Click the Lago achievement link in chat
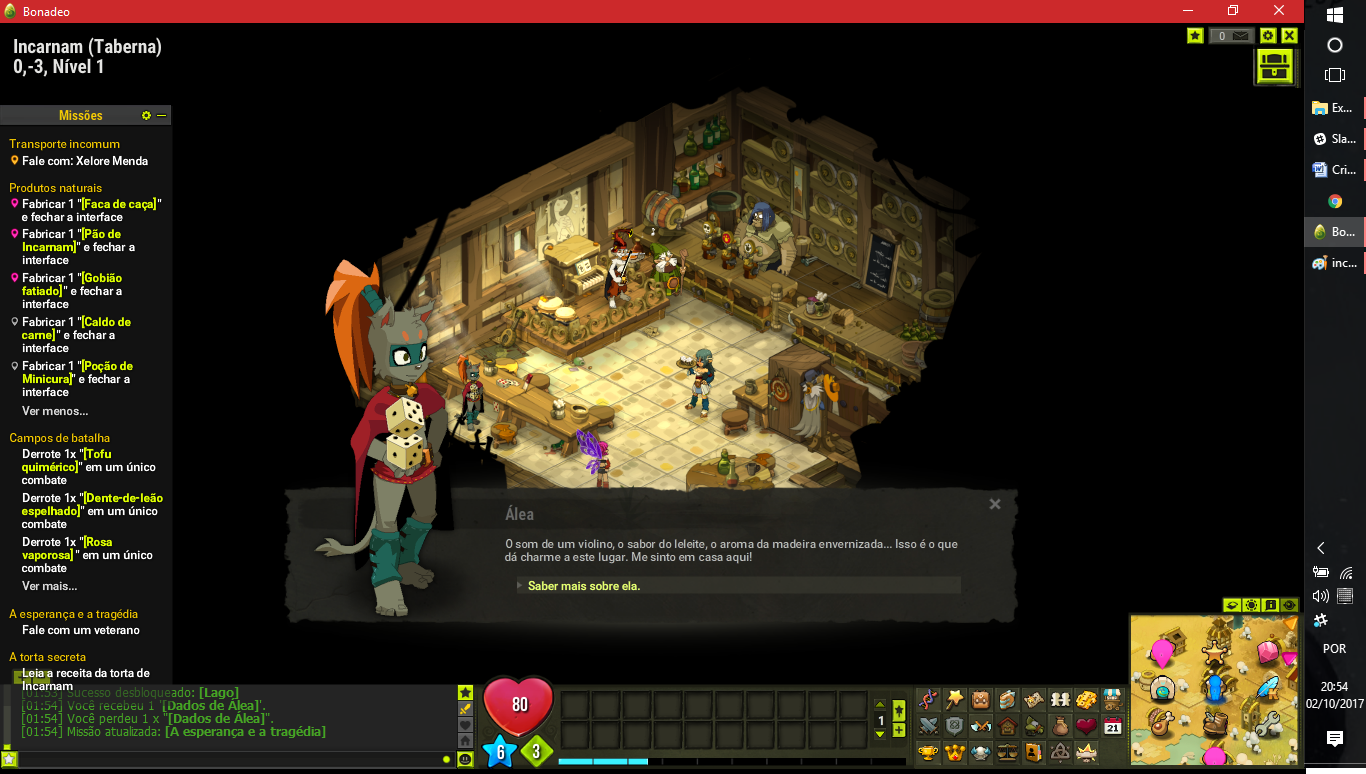The height and width of the screenshot is (774, 1366). click(x=218, y=693)
